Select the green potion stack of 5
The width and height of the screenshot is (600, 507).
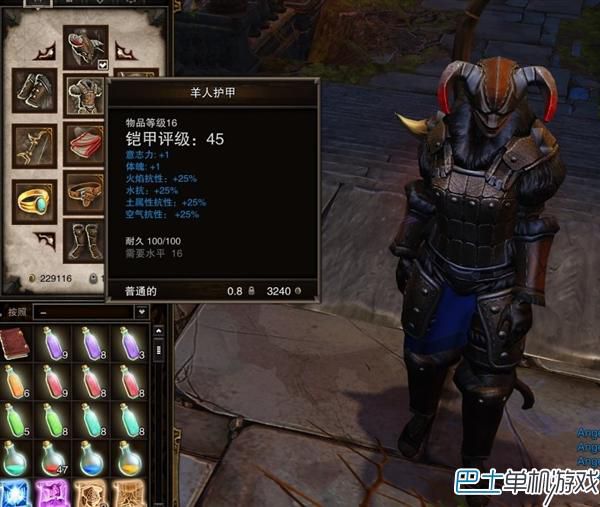(x=15, y=421)
